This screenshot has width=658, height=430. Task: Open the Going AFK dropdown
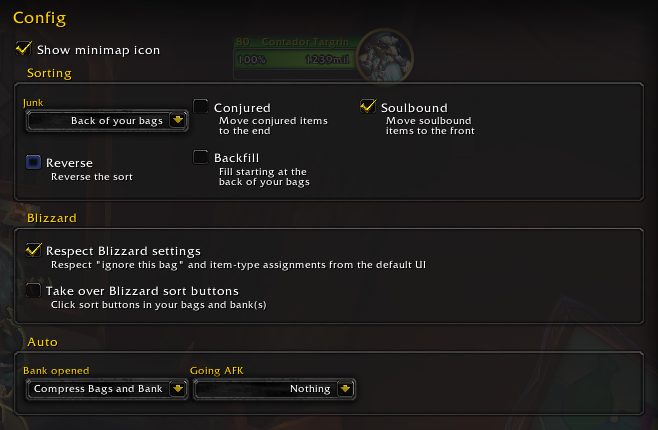tap(345, 389)
